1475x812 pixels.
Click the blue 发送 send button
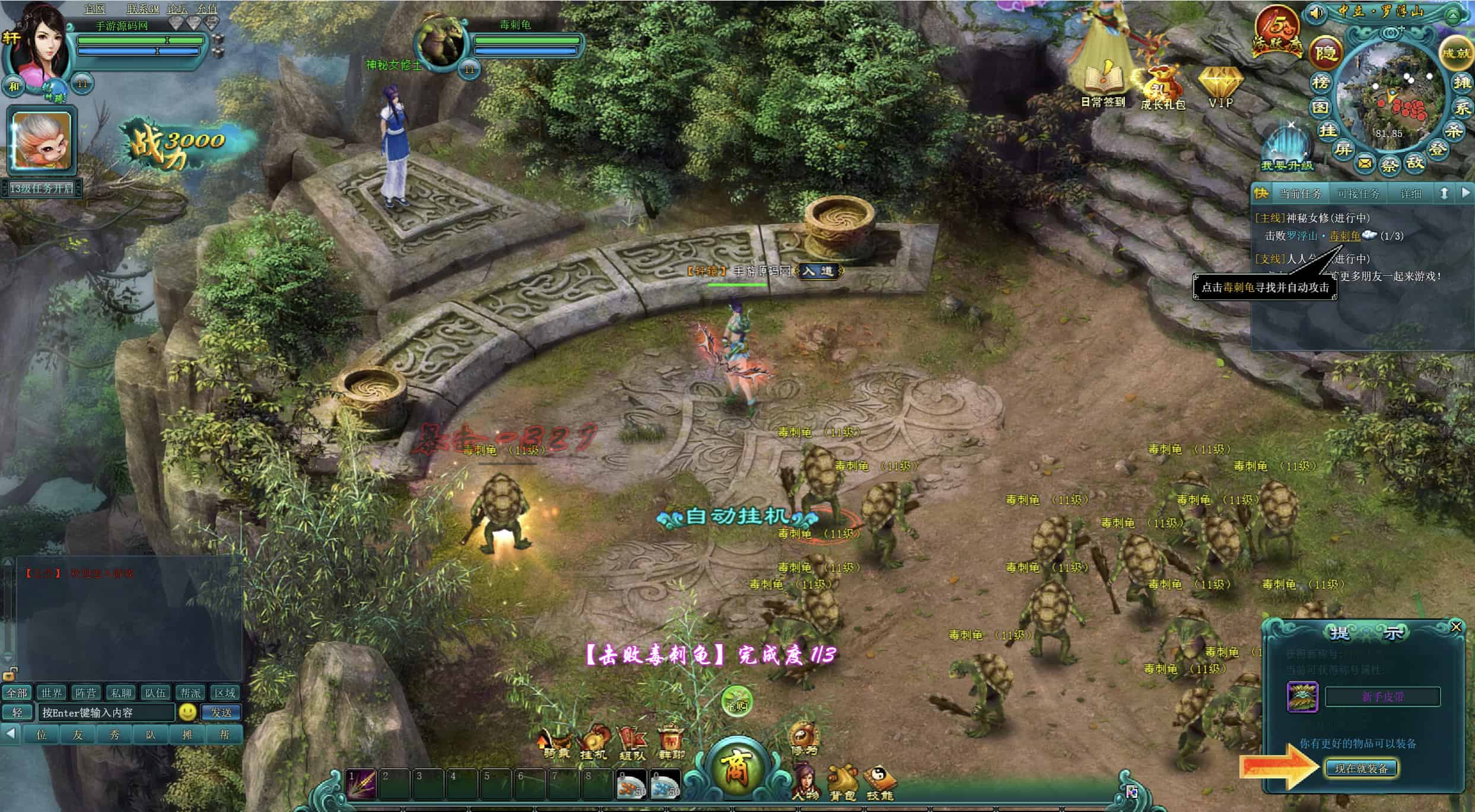(221, 712)
